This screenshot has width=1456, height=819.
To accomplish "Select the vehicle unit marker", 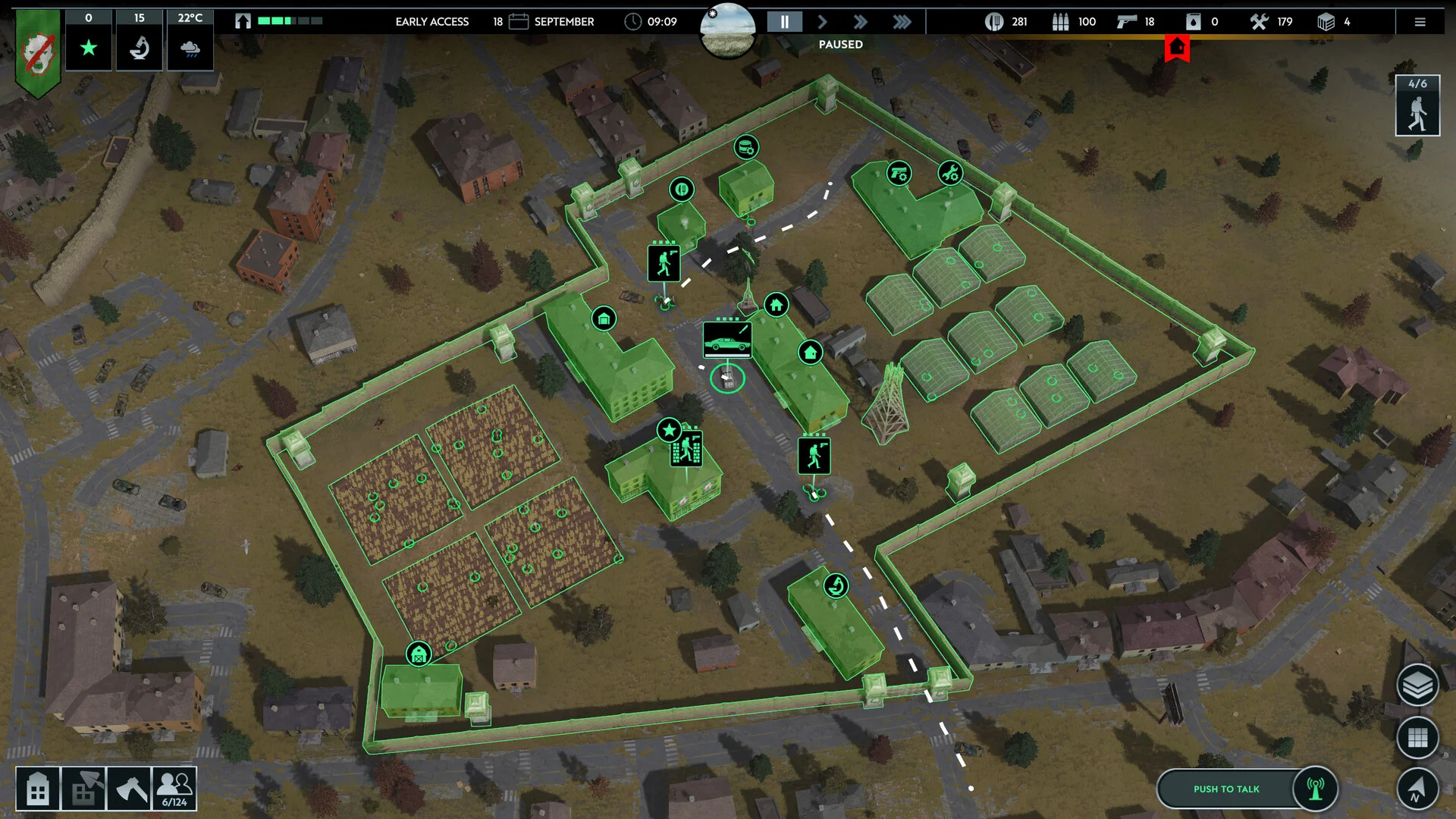I will point(726,339).
